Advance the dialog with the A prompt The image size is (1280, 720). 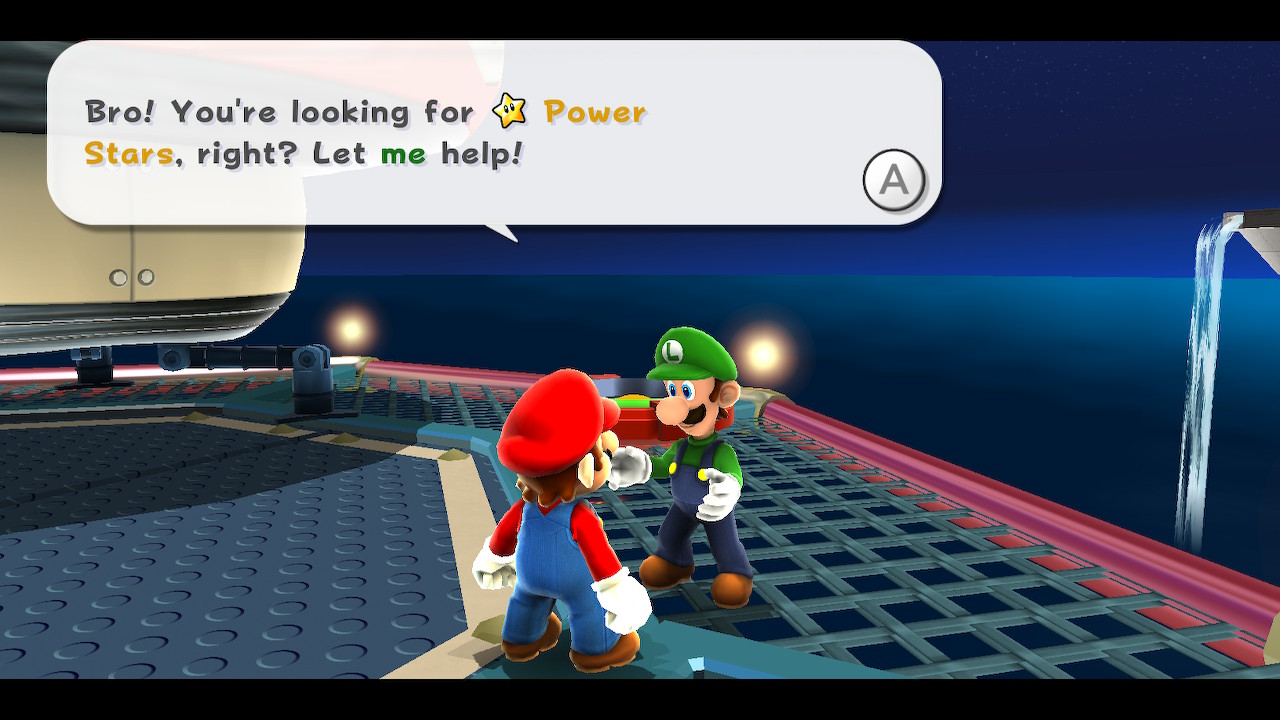coord(893,180)
